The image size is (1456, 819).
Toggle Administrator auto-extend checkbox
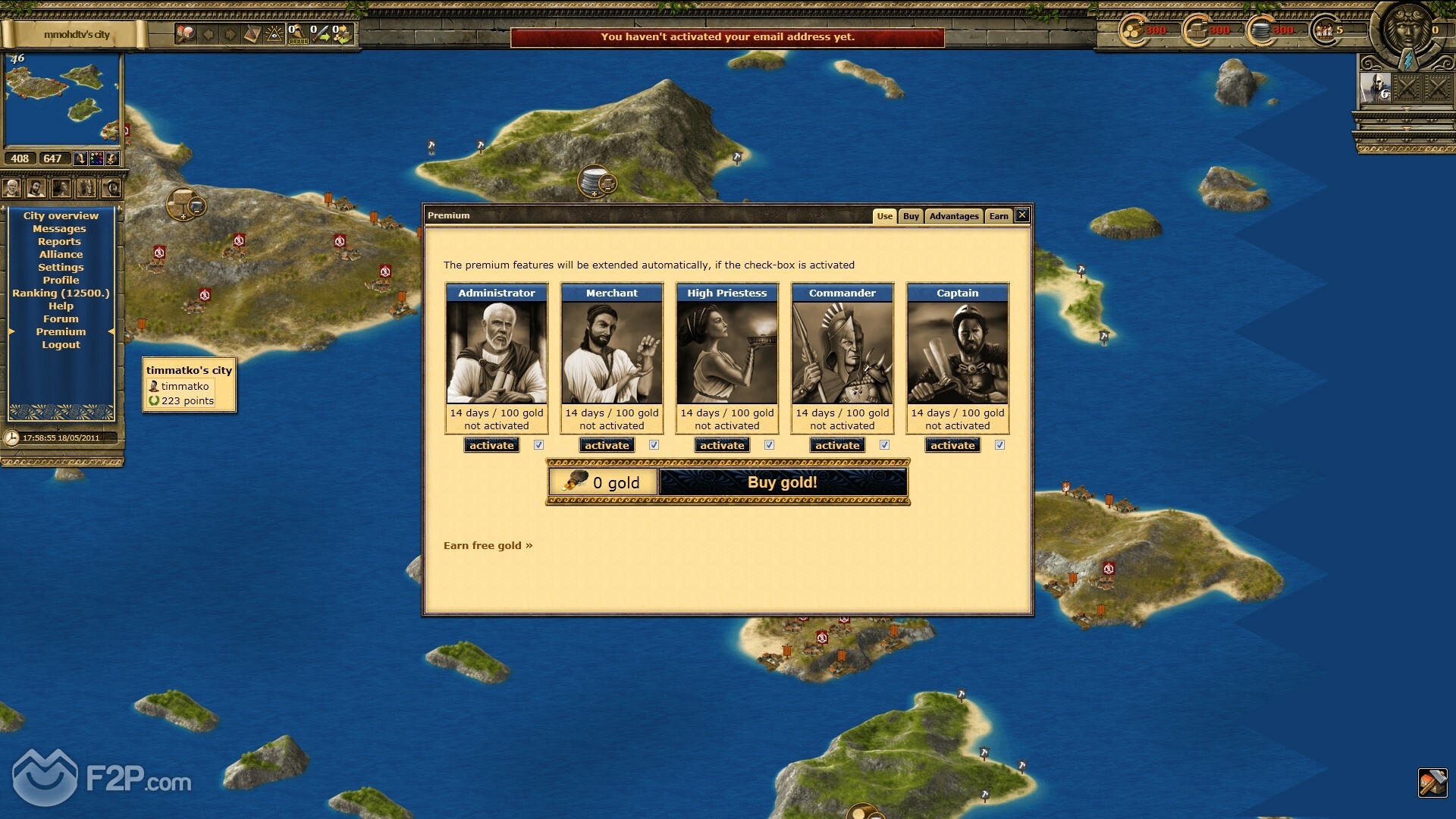538,445
